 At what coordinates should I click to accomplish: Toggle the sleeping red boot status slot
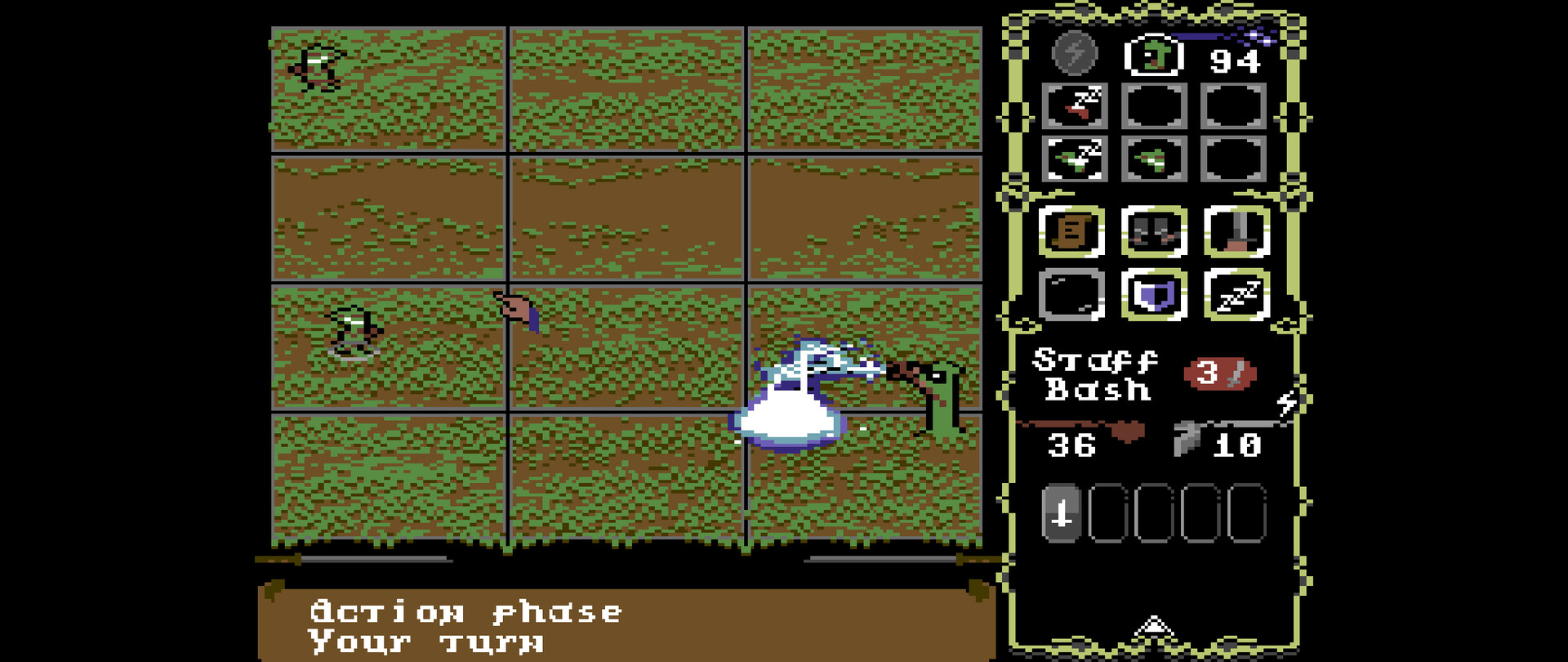pos(1076,109)
